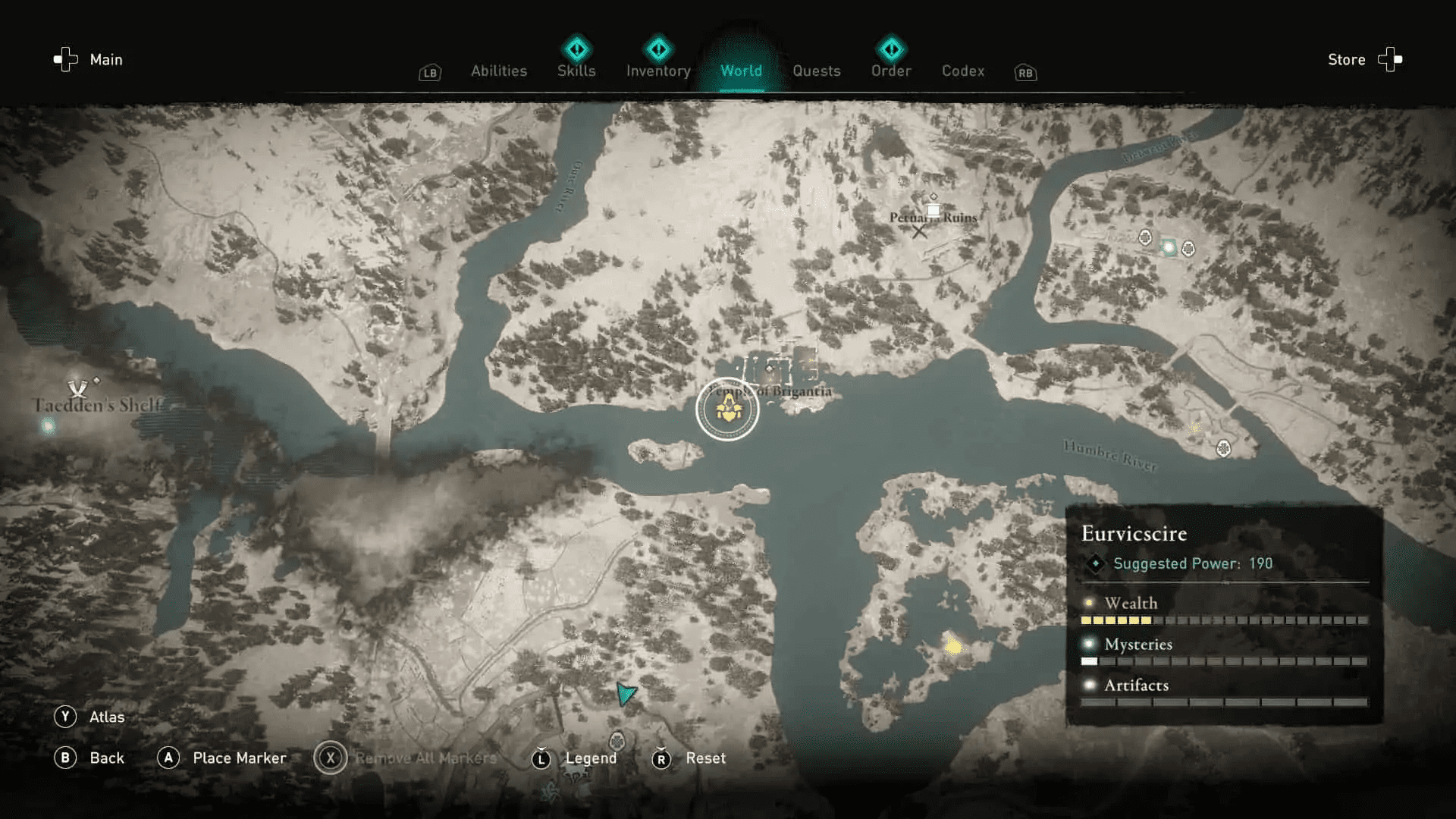The width and height of the screenshot is (1456, 819).
Task: Click the LB shoulder button indicator
Action: pos(429,73)
